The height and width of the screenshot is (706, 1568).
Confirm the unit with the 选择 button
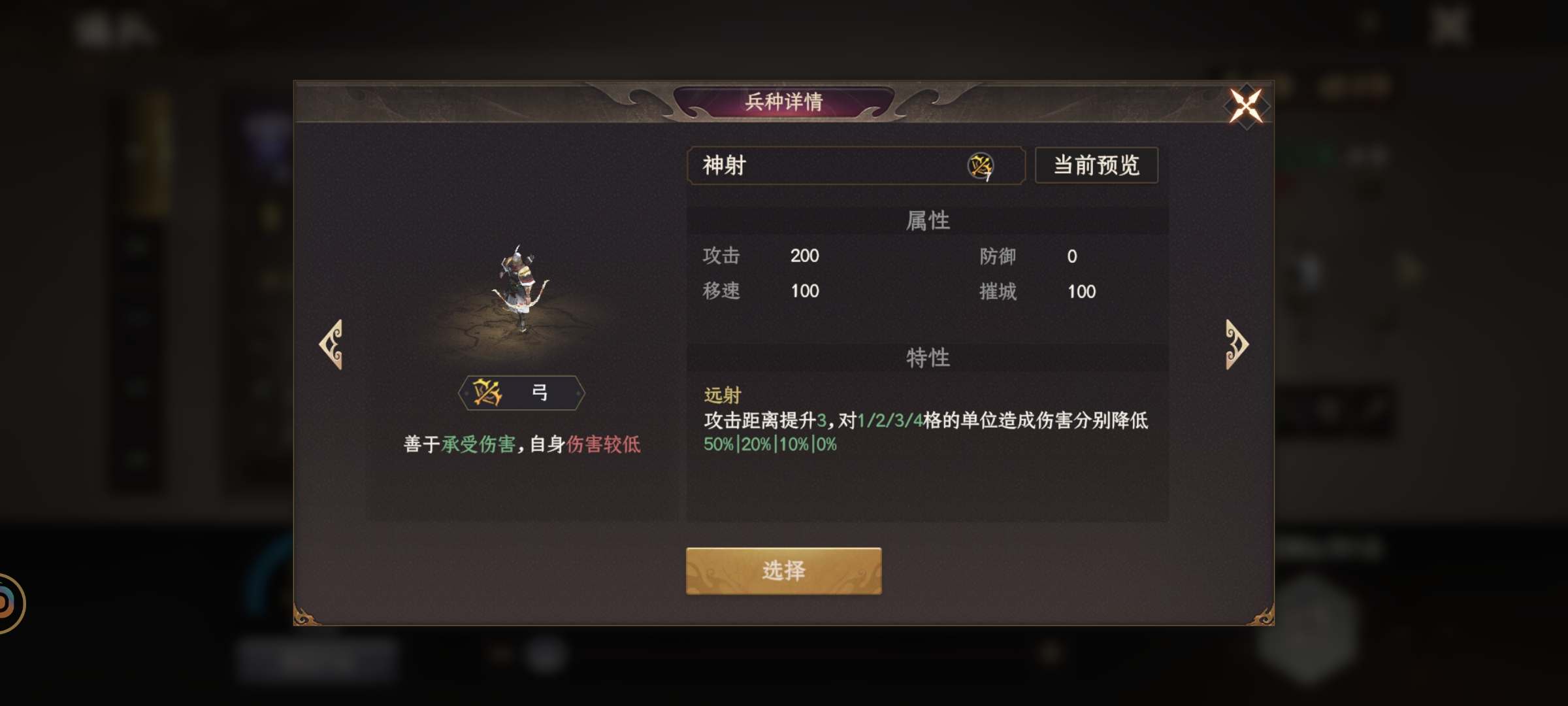coord(783,569)
